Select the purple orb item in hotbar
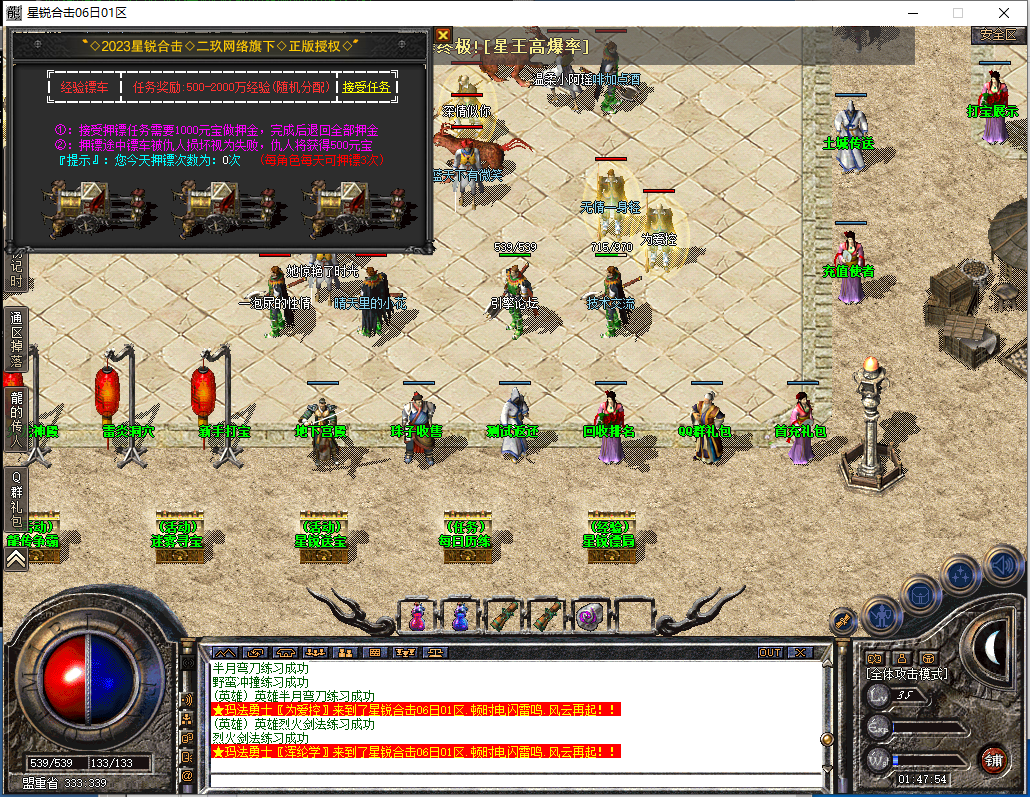1030x797 pixels. (x=589, y=617)
